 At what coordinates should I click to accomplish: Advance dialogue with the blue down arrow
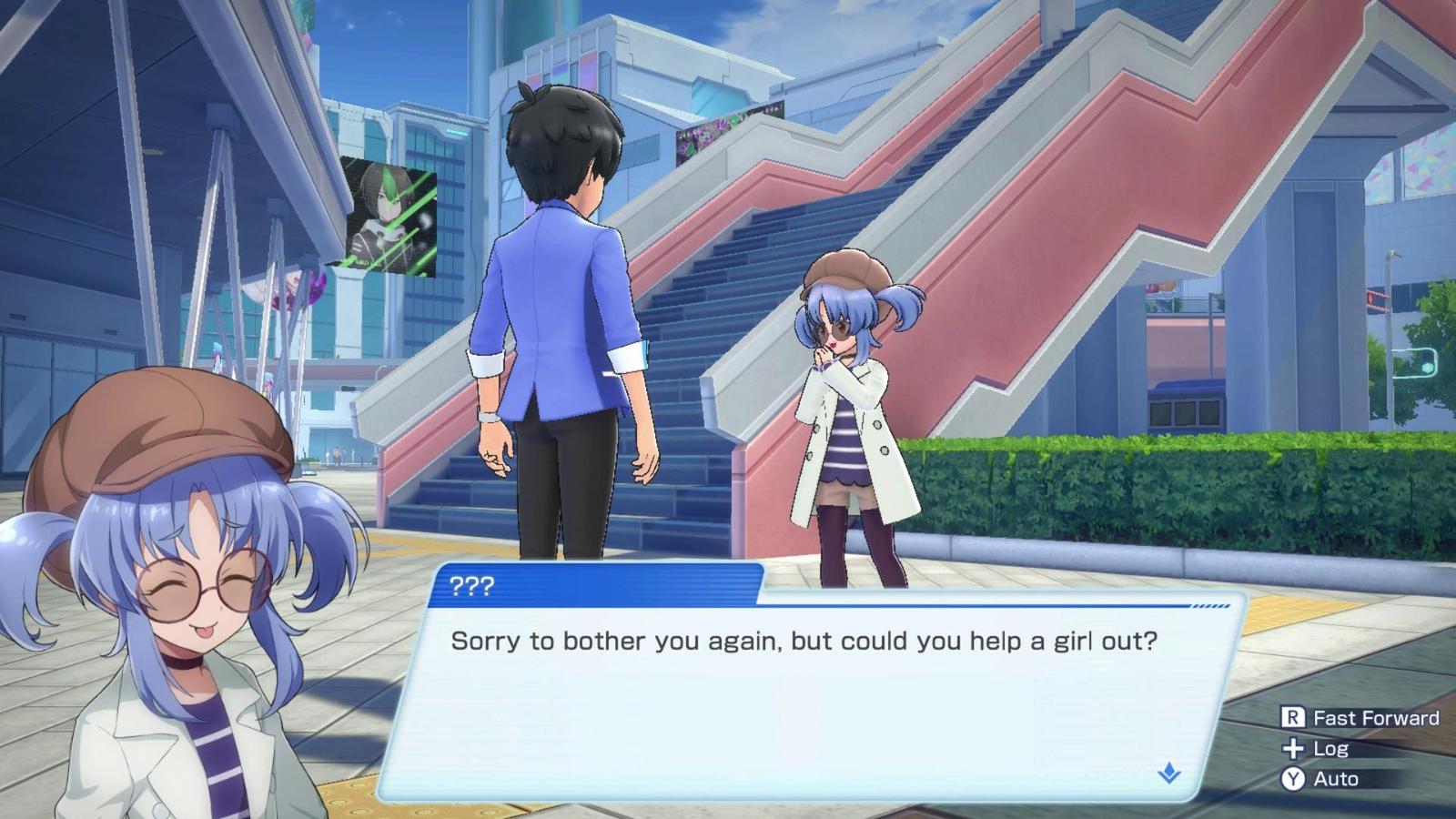1169,773
